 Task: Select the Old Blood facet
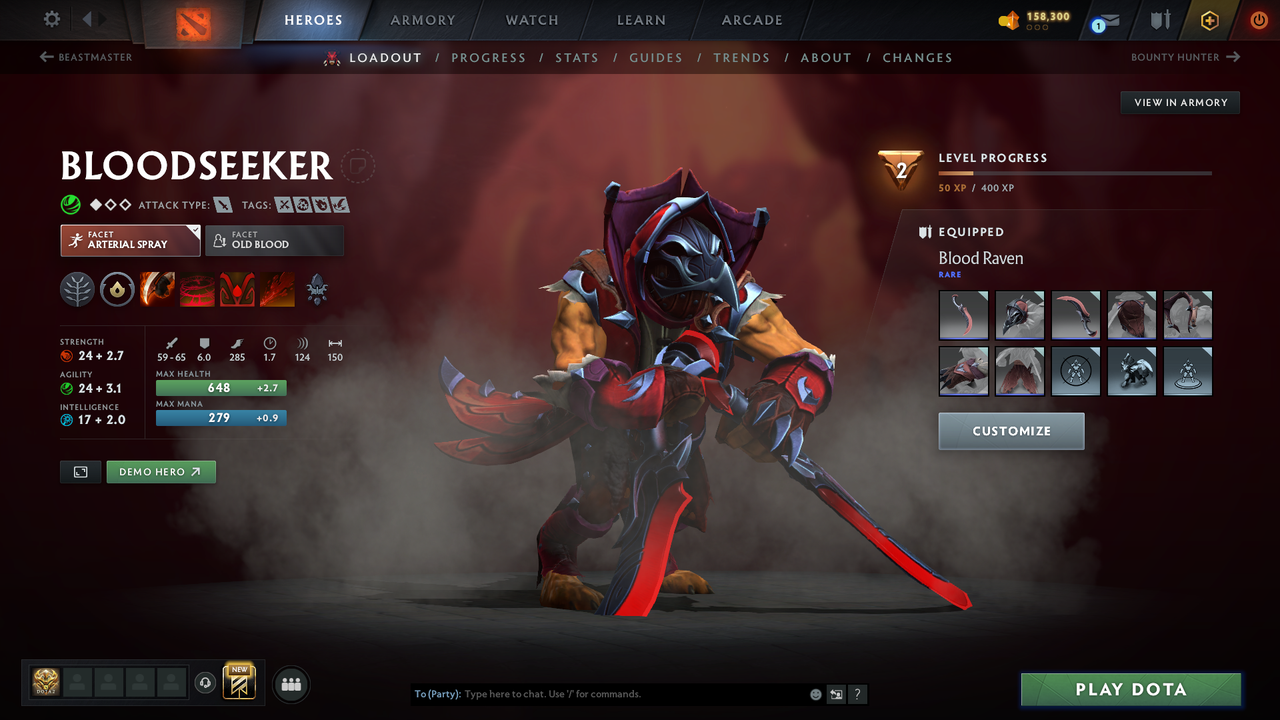[x=274, y=240]
